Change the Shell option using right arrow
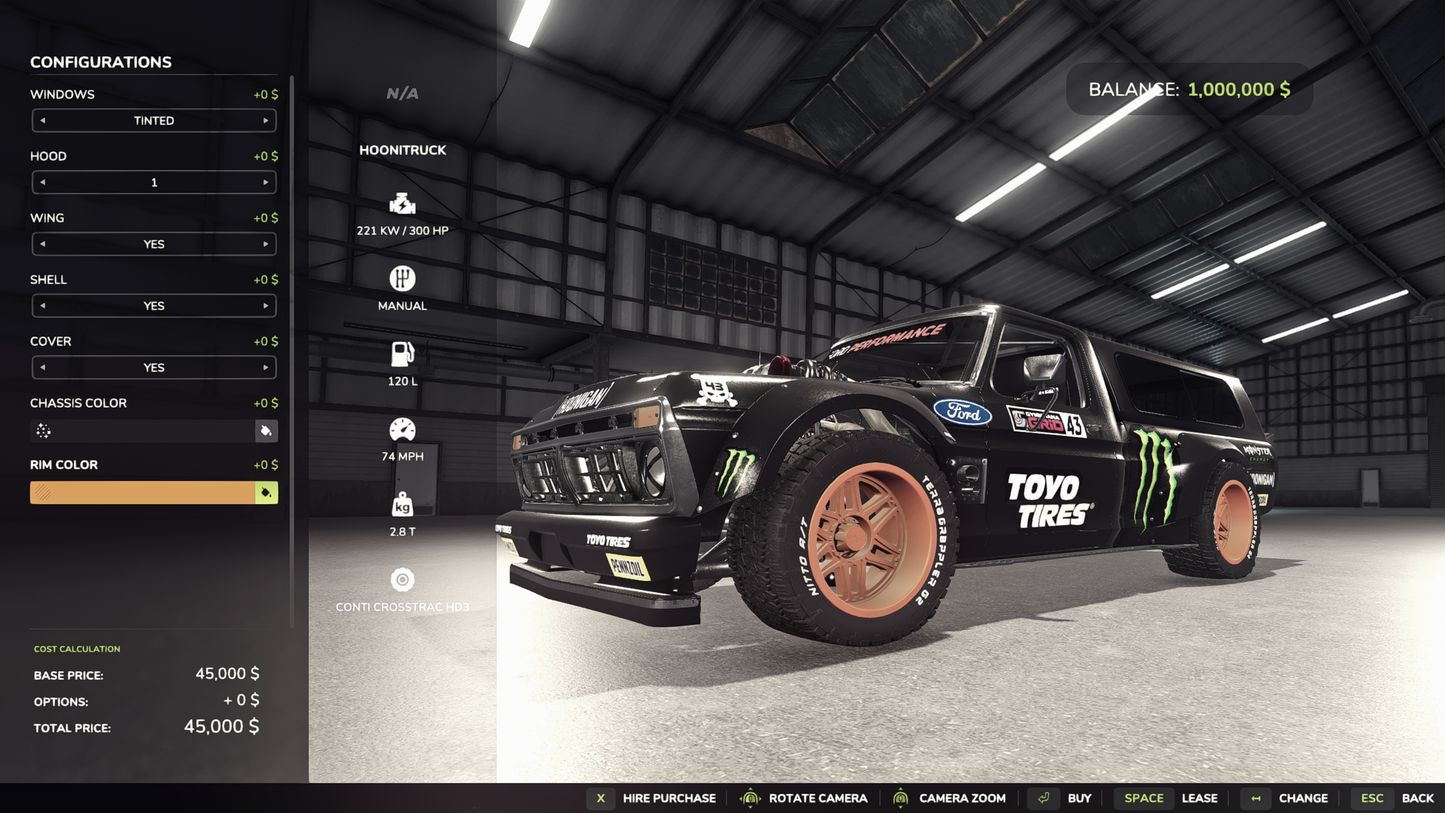The width and height of the screenshot is (1445, 813). pyautogui.click(x=265, y=306)
